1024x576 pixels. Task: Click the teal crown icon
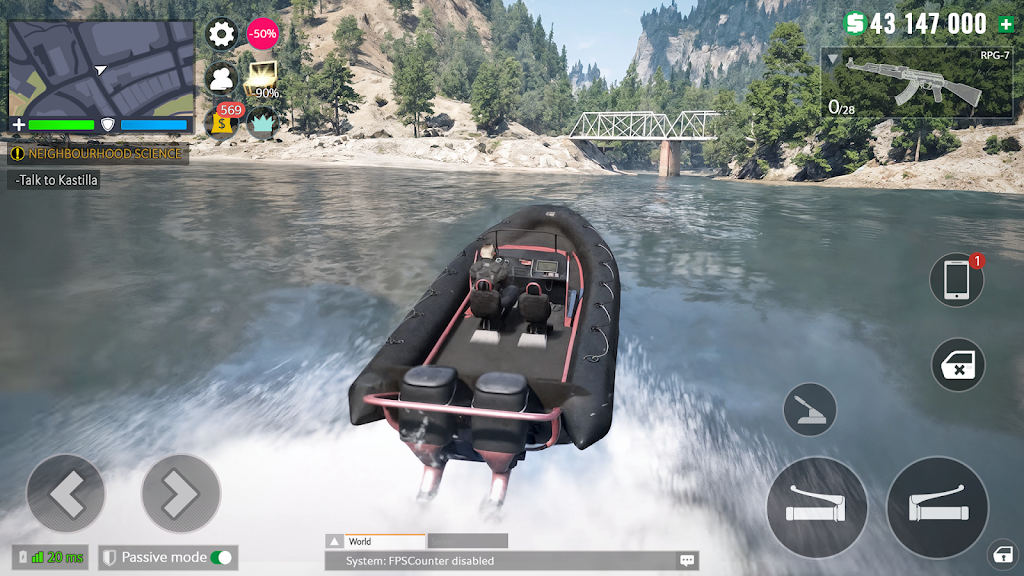pos(263,122)
